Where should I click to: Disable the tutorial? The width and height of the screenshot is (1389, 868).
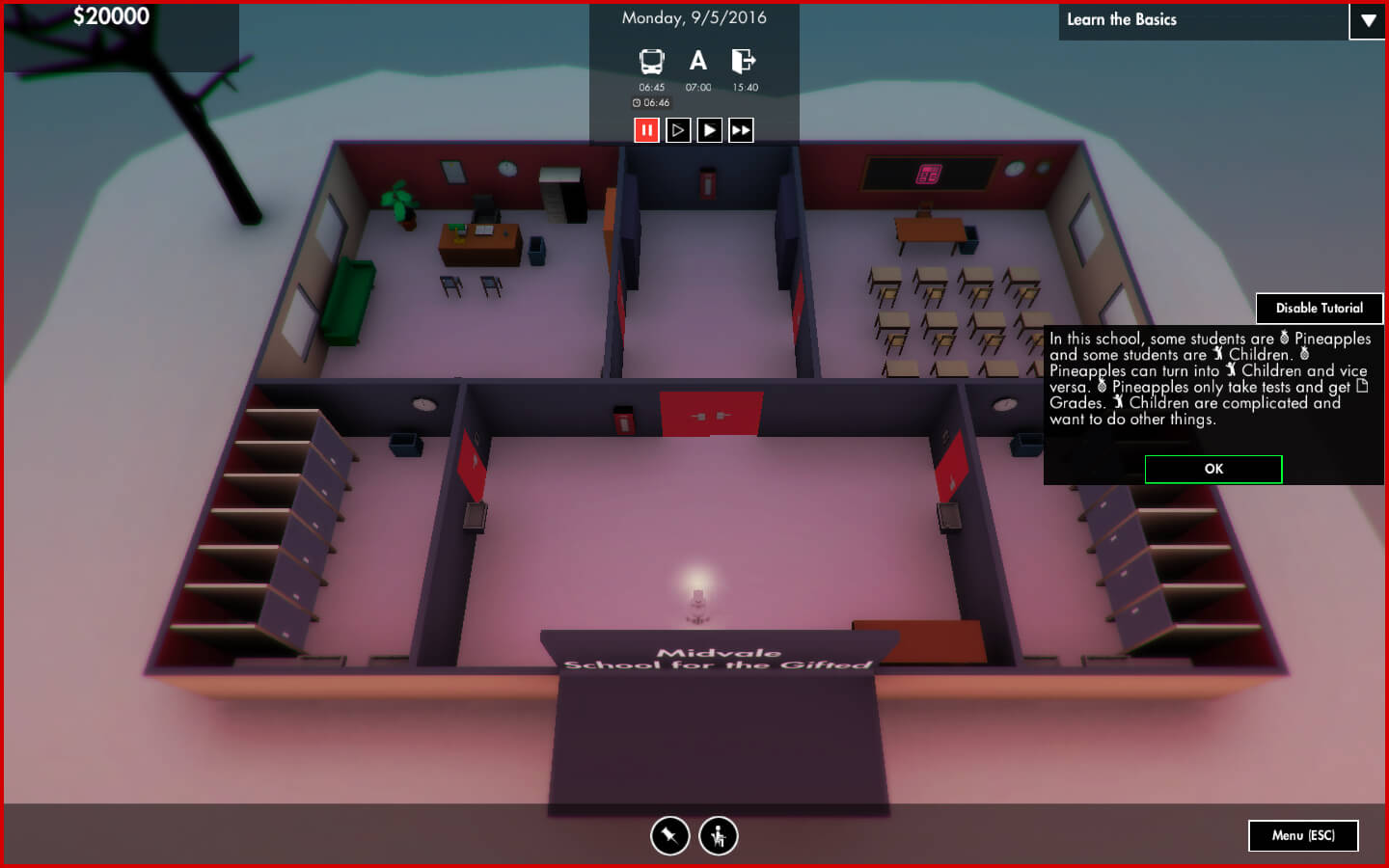point(1319,309)
